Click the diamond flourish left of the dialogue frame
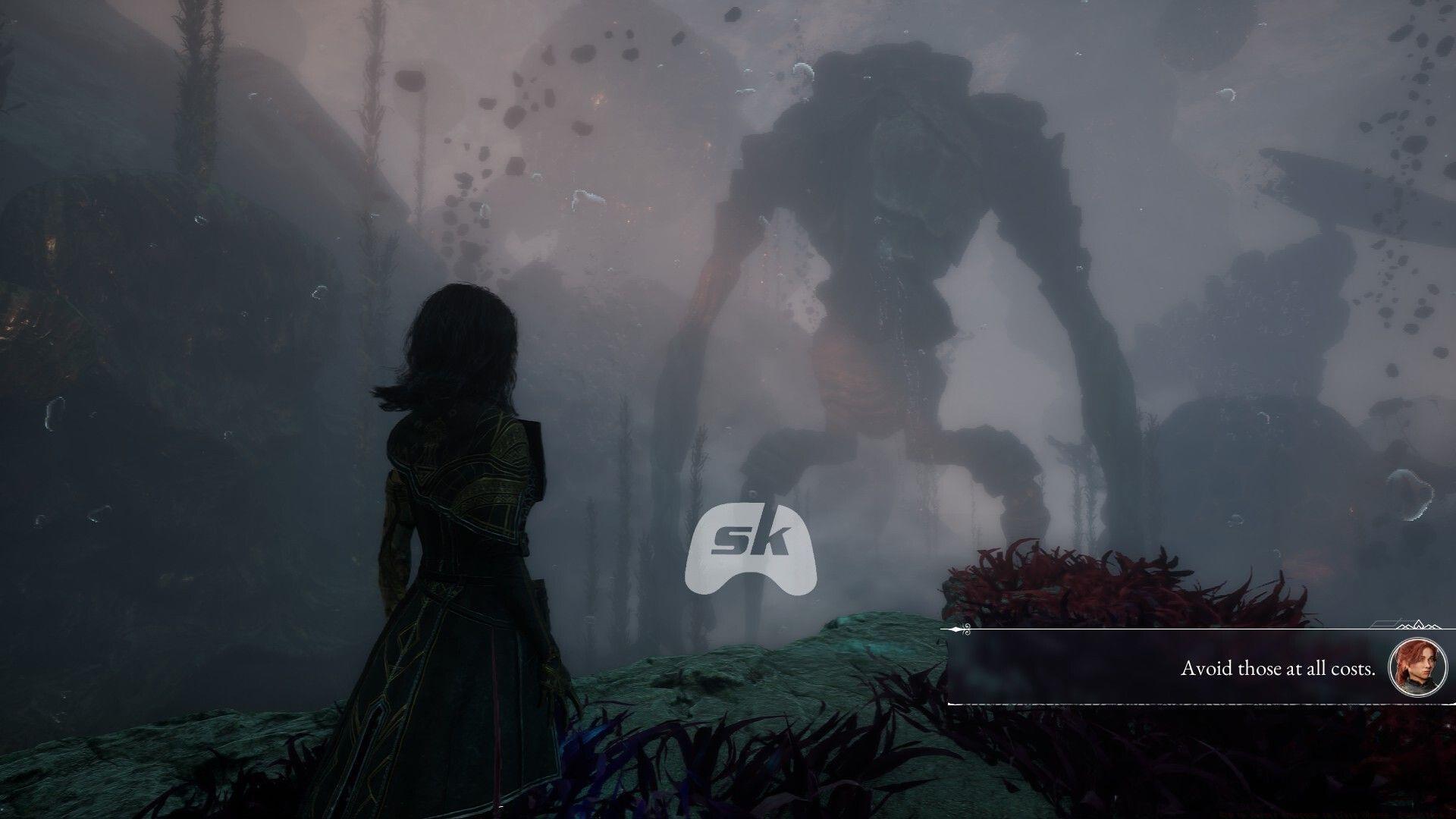The width and height of the screenshot is (1456, 819). [955, 629]
